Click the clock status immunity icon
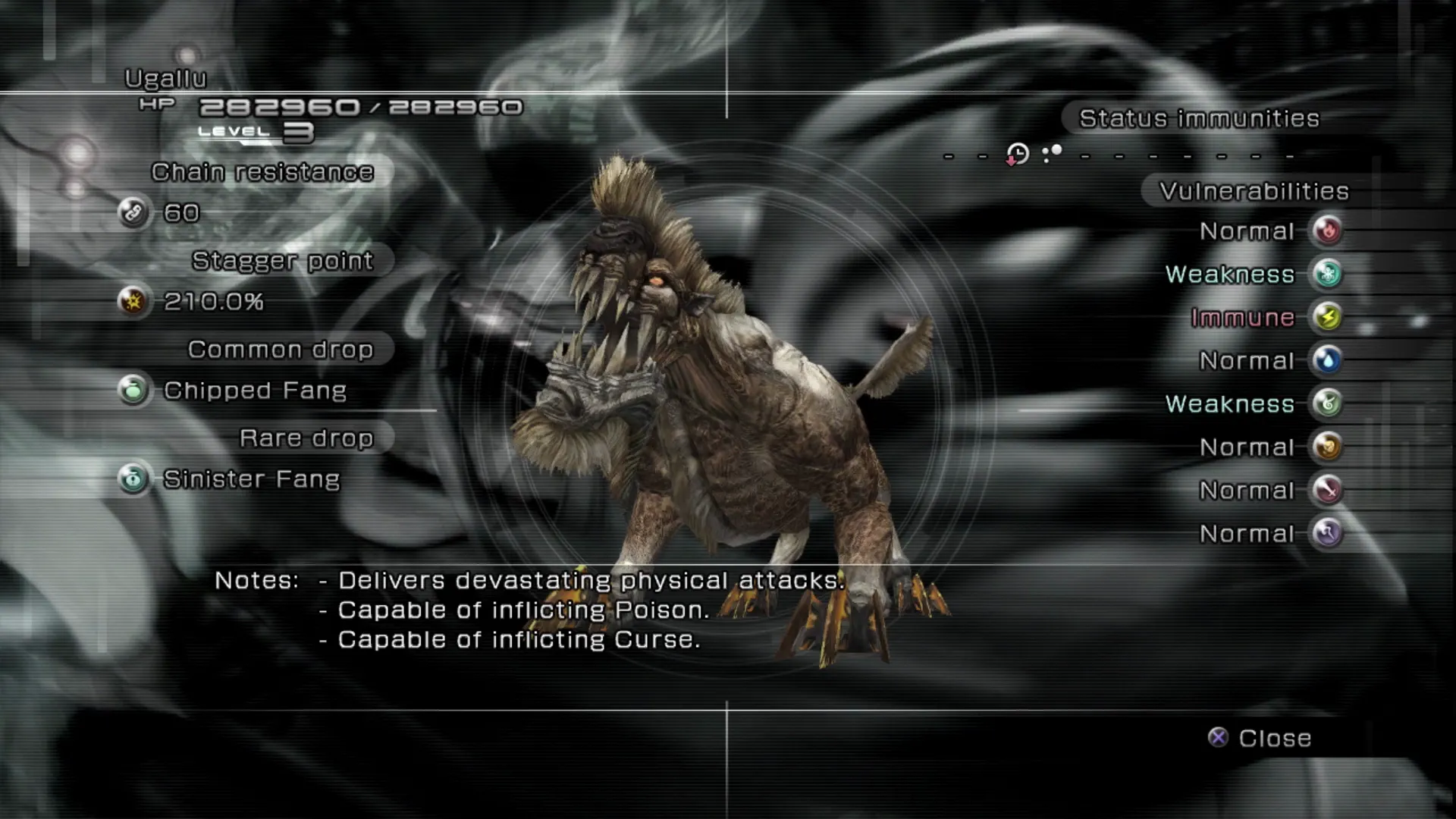Image resolution: width=1456 pixels, height=819 pixels. point(1017,155)
